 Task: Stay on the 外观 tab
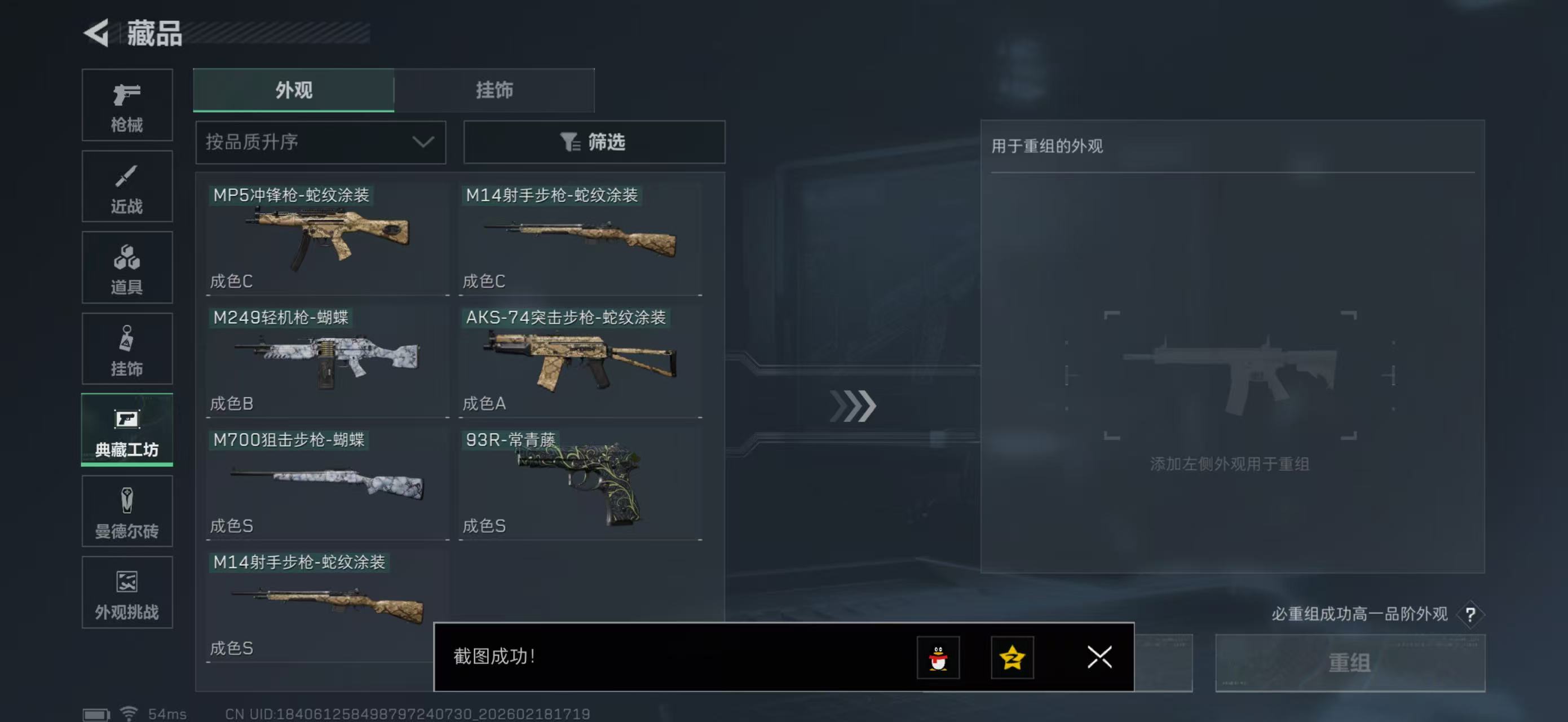[x=293, y=90]
